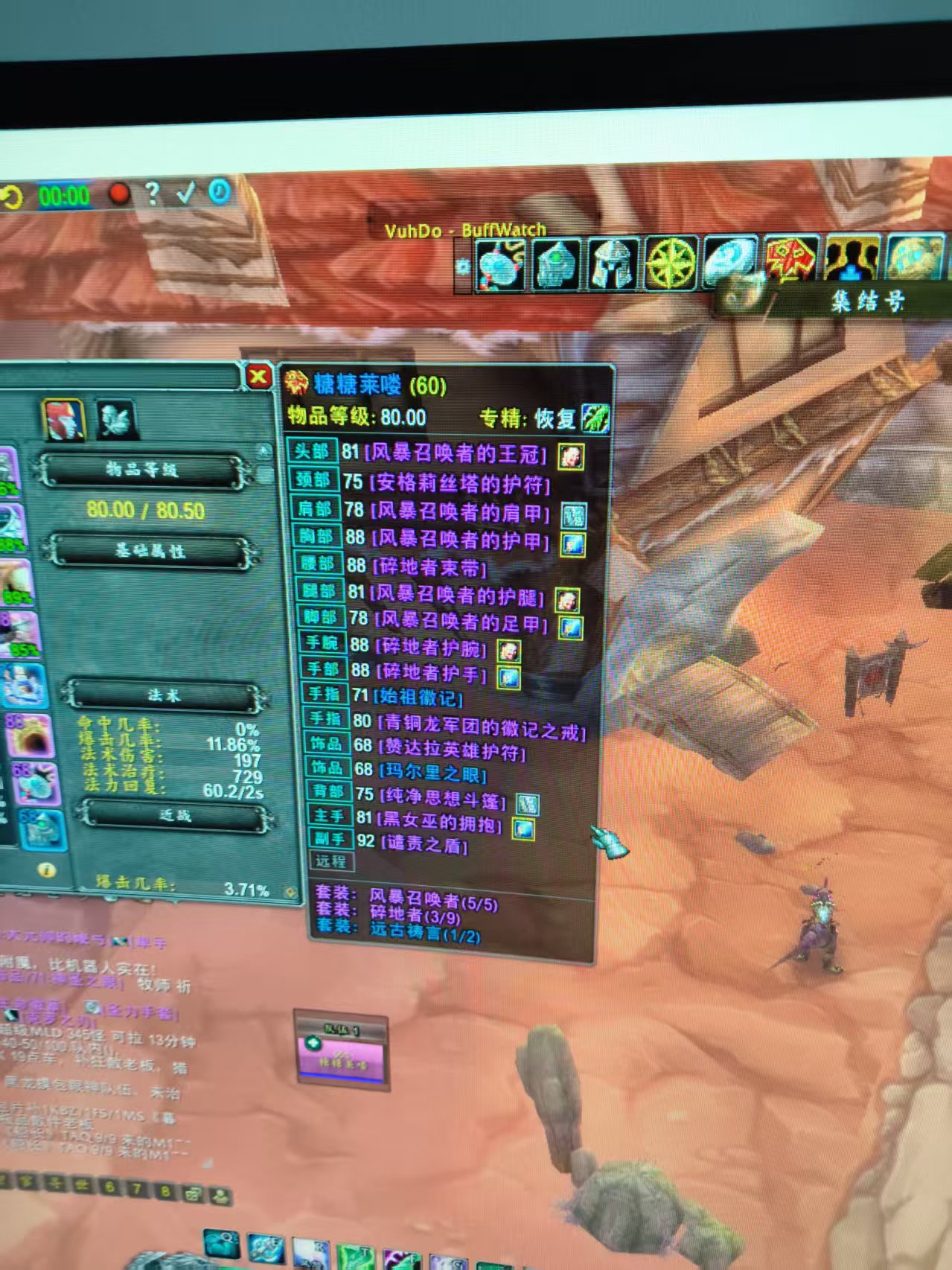Select the 青铜龙军团的徽记之戒 ring

tap(480, 726)
